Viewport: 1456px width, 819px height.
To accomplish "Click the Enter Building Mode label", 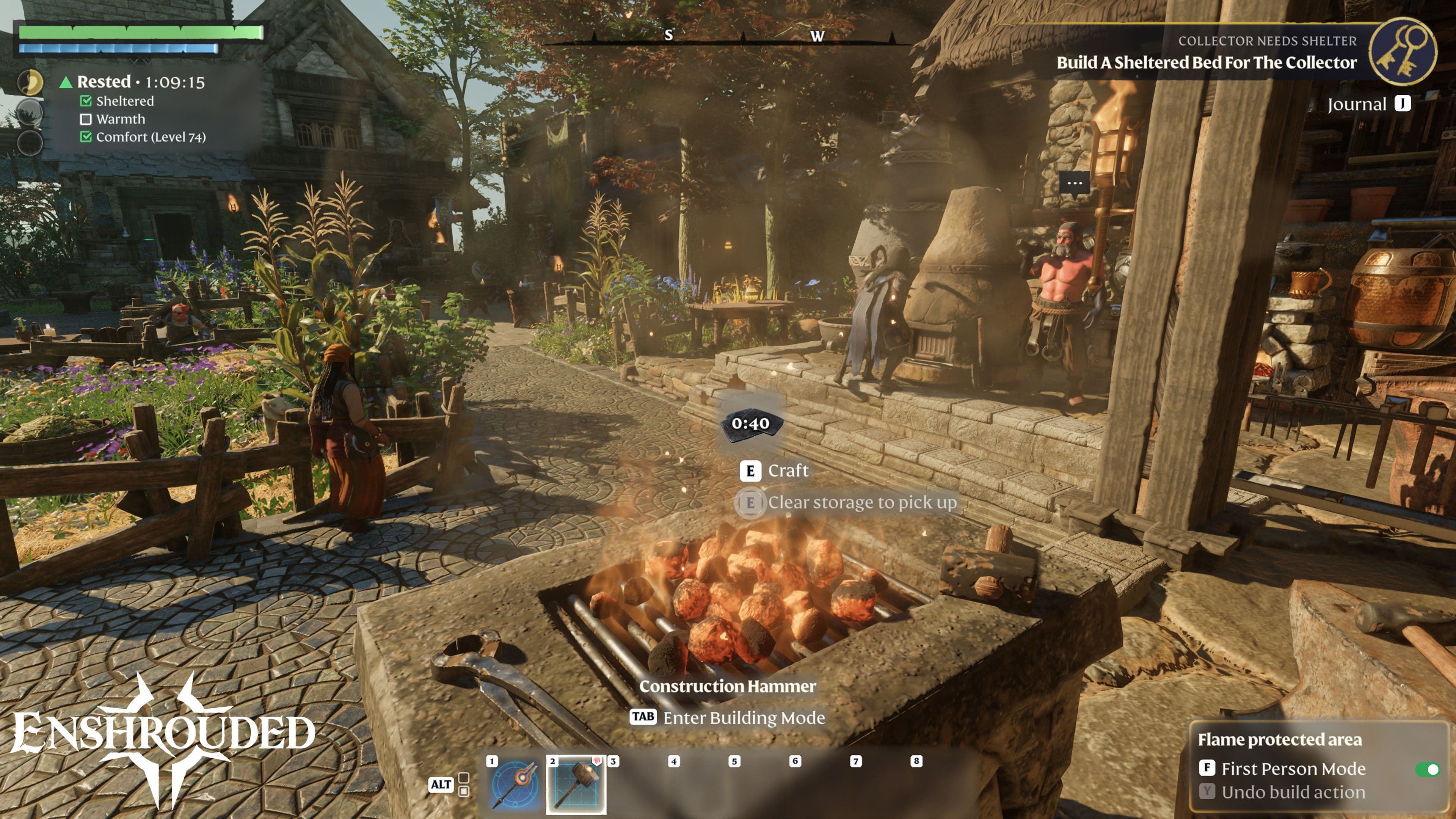I will pyautogui.click(x=743, y=718).
